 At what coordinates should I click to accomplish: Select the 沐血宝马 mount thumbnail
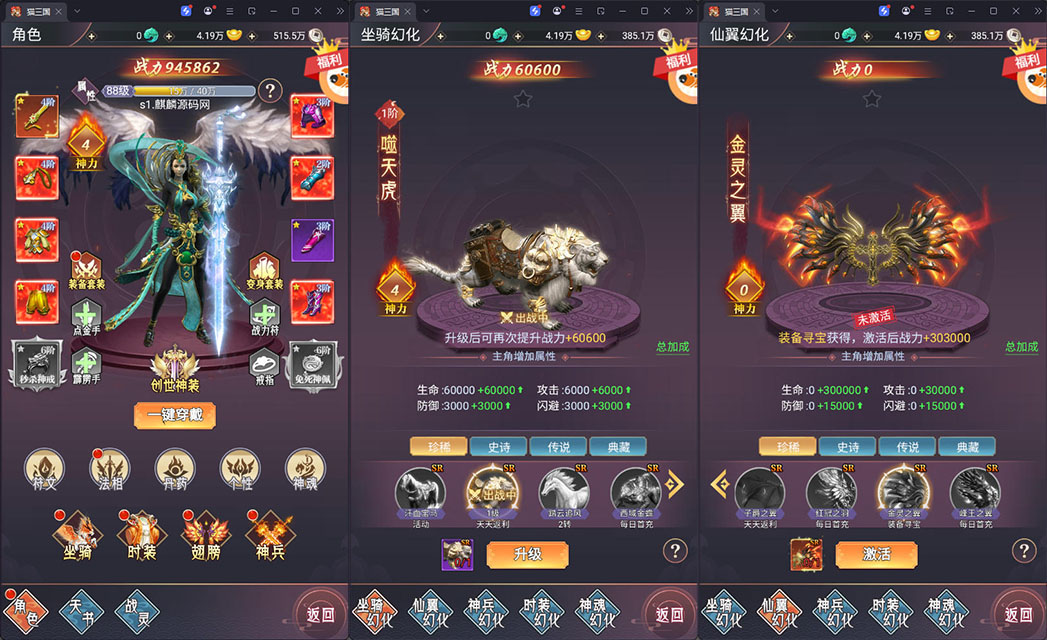[x=420, y=493]
